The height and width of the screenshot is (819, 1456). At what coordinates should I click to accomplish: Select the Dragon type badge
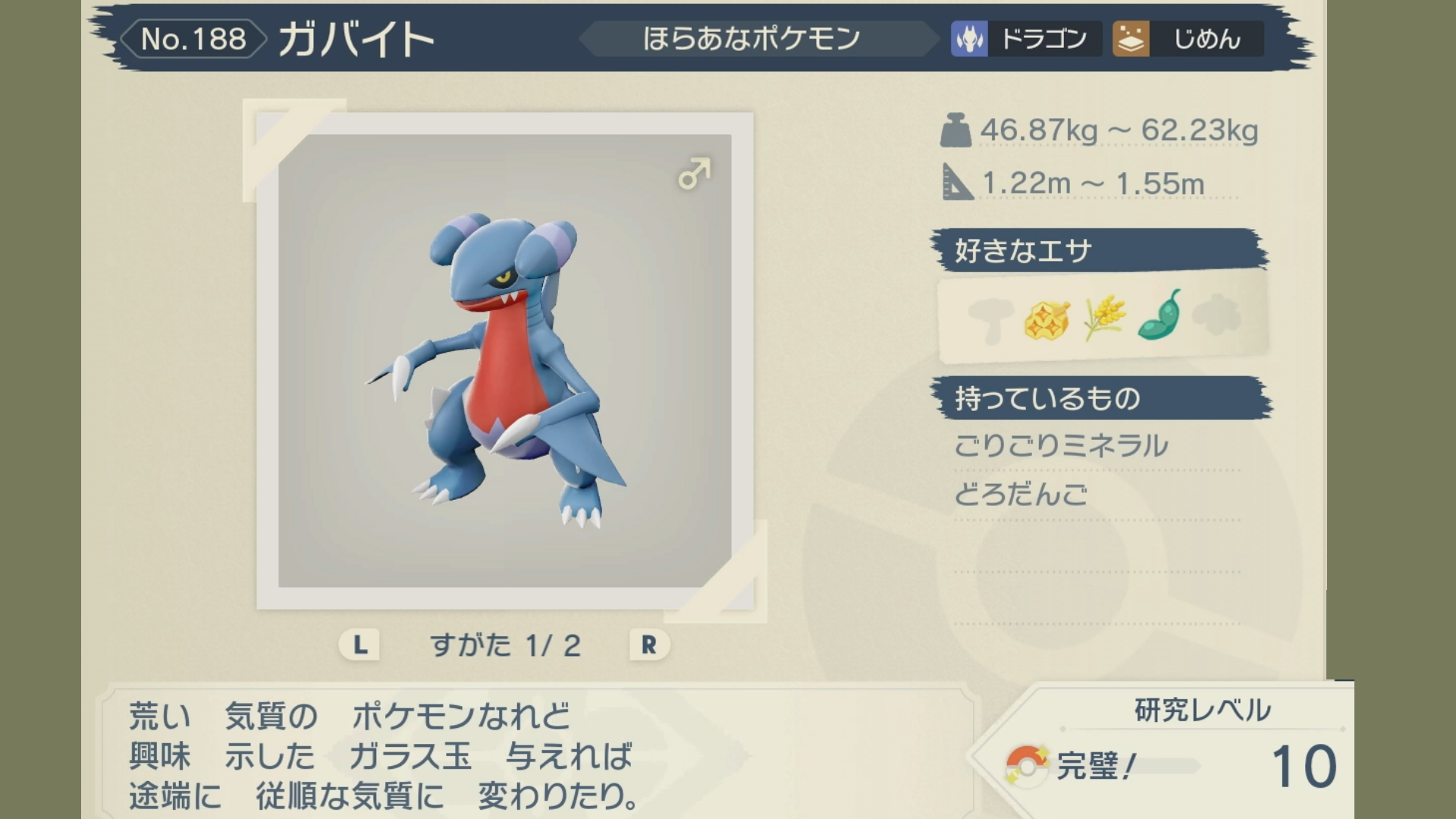1026,39
